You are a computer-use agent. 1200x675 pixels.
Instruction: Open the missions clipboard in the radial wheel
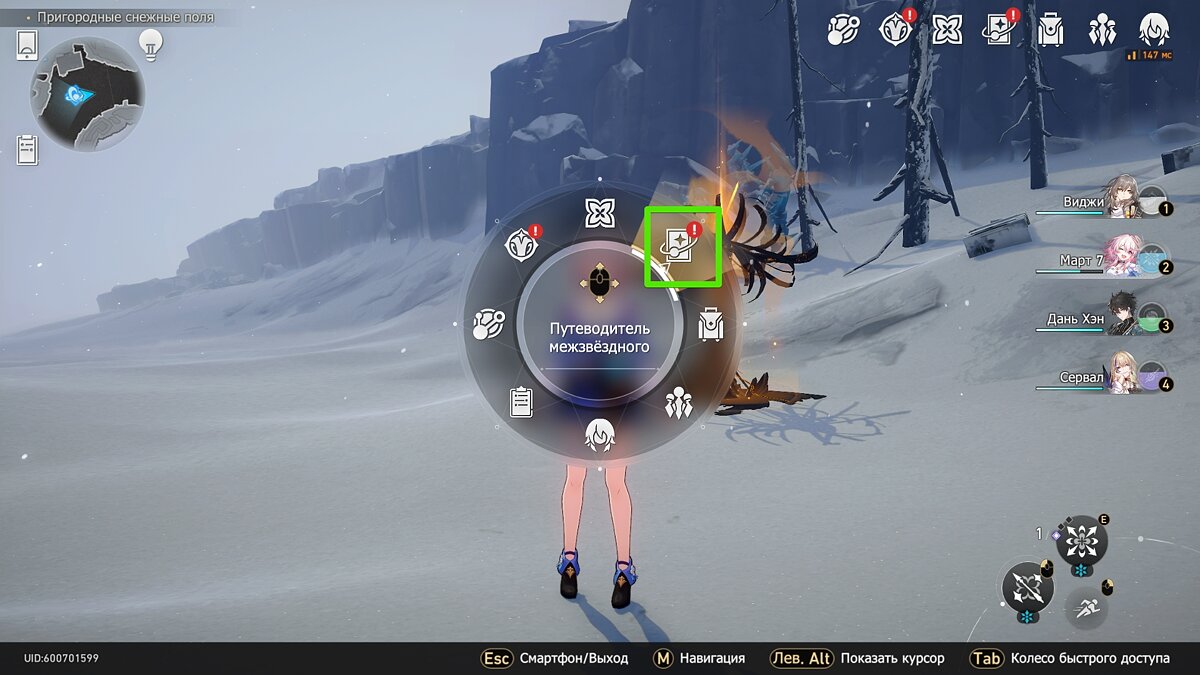[521, 401]
